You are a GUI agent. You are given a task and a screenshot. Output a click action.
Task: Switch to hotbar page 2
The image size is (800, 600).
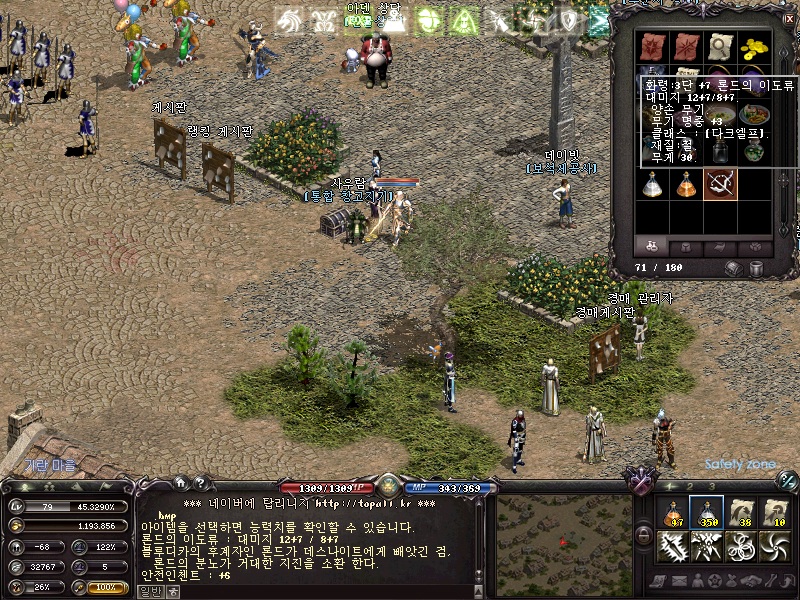click(691, 486)
